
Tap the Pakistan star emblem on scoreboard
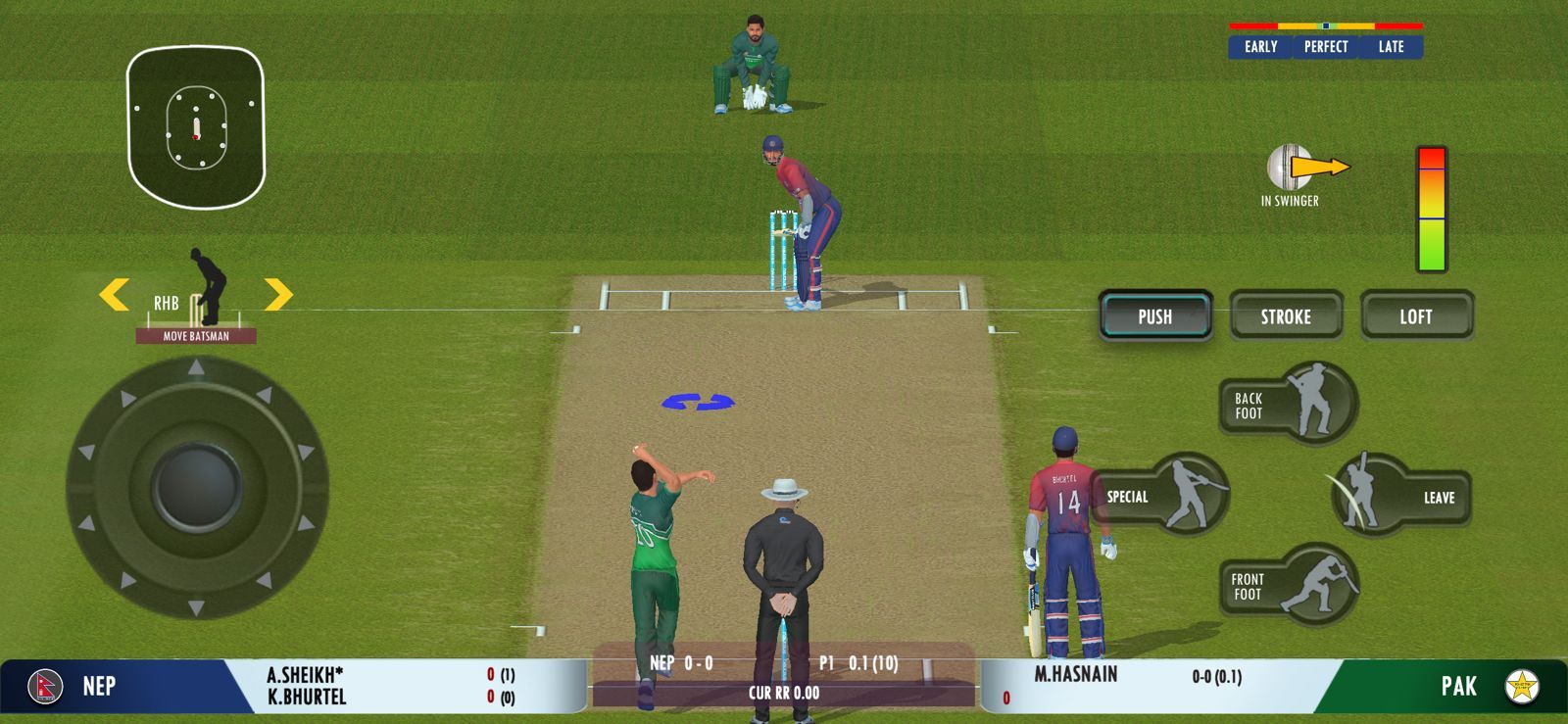pos(1526,686)
